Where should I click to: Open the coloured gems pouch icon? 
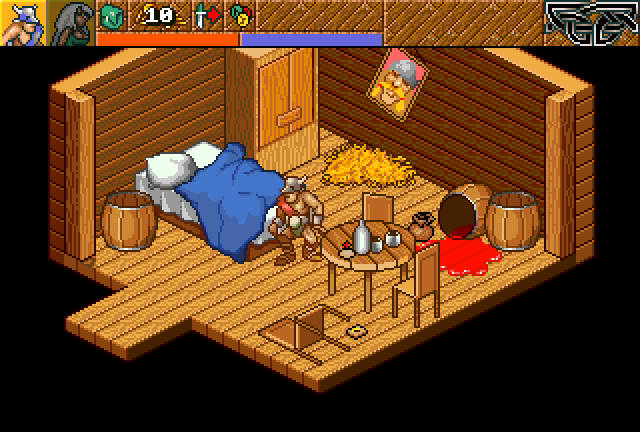pyautogui.click(x=238, y=16)
